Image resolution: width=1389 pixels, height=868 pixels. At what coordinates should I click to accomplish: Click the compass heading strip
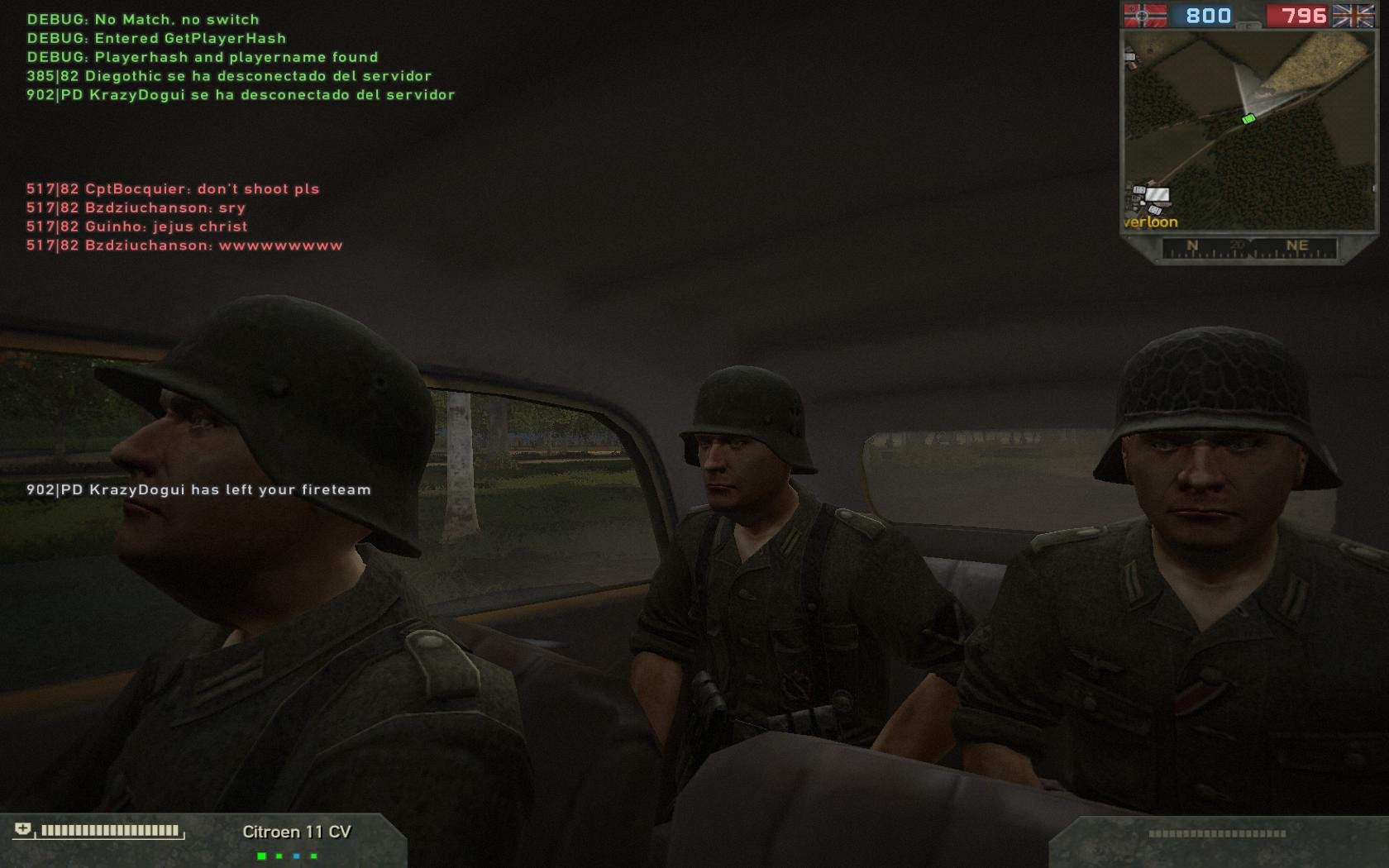tap(1248, 247)
